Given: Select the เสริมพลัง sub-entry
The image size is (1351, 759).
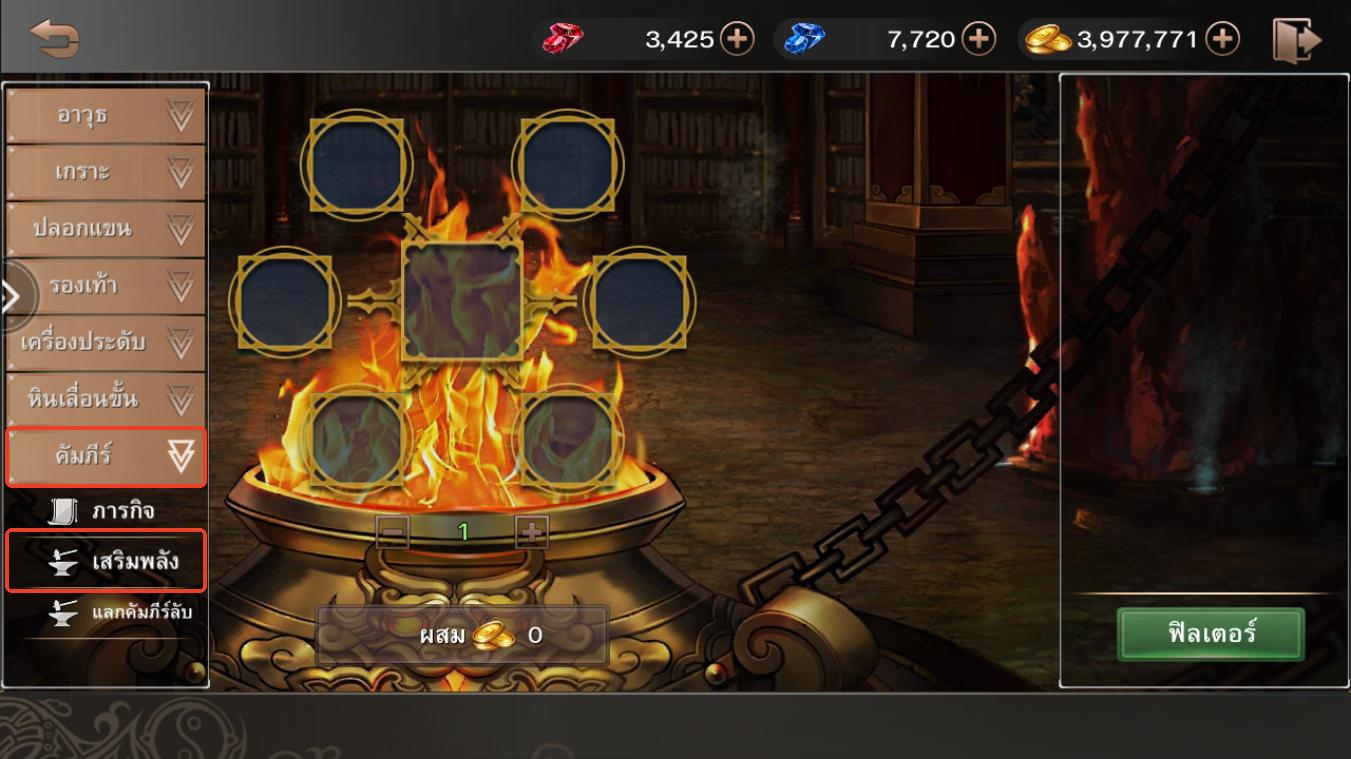Looking at the screenshot, I should 106,561.
